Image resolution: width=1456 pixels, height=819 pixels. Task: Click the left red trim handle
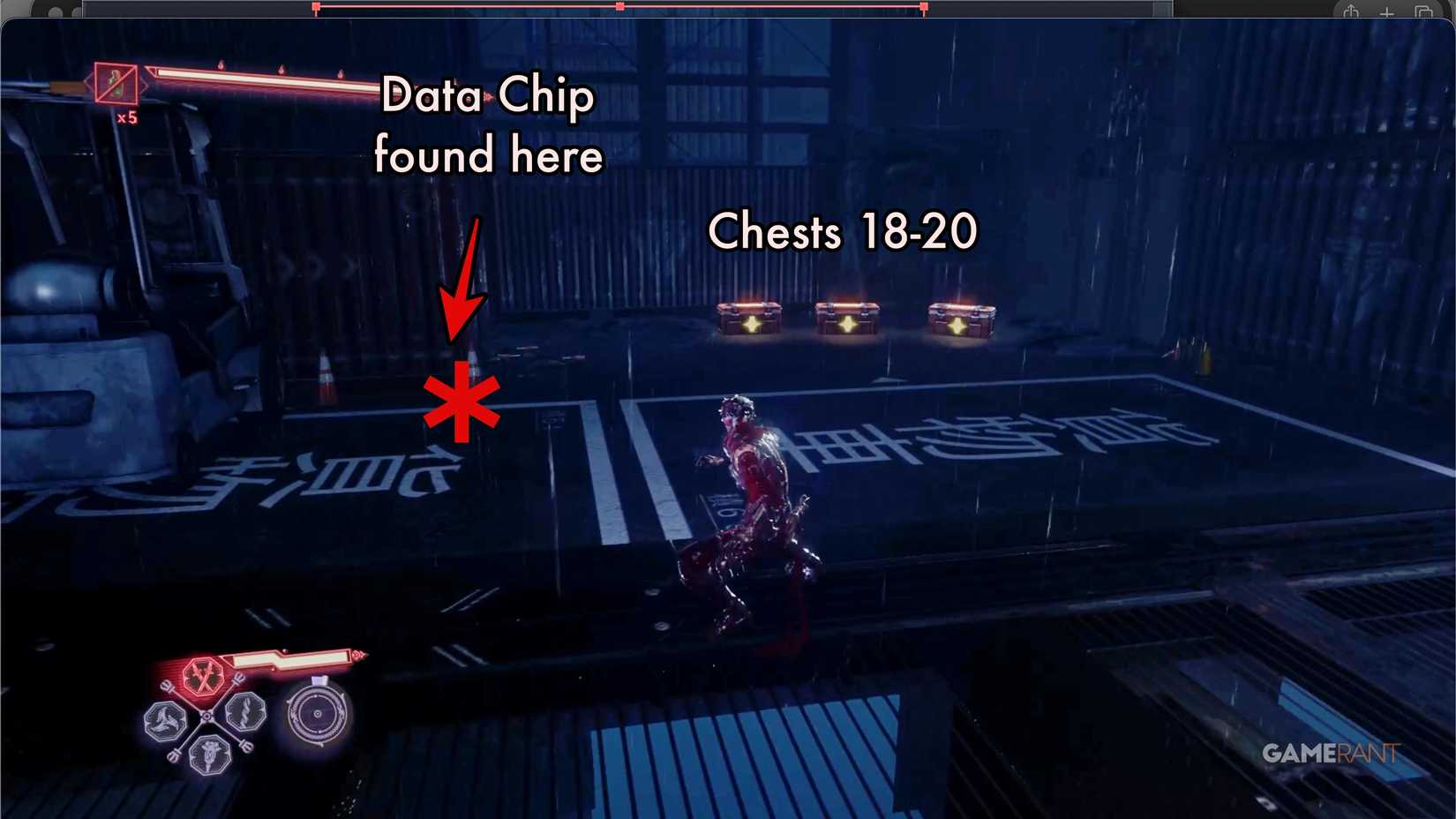(x=315, y=6)
